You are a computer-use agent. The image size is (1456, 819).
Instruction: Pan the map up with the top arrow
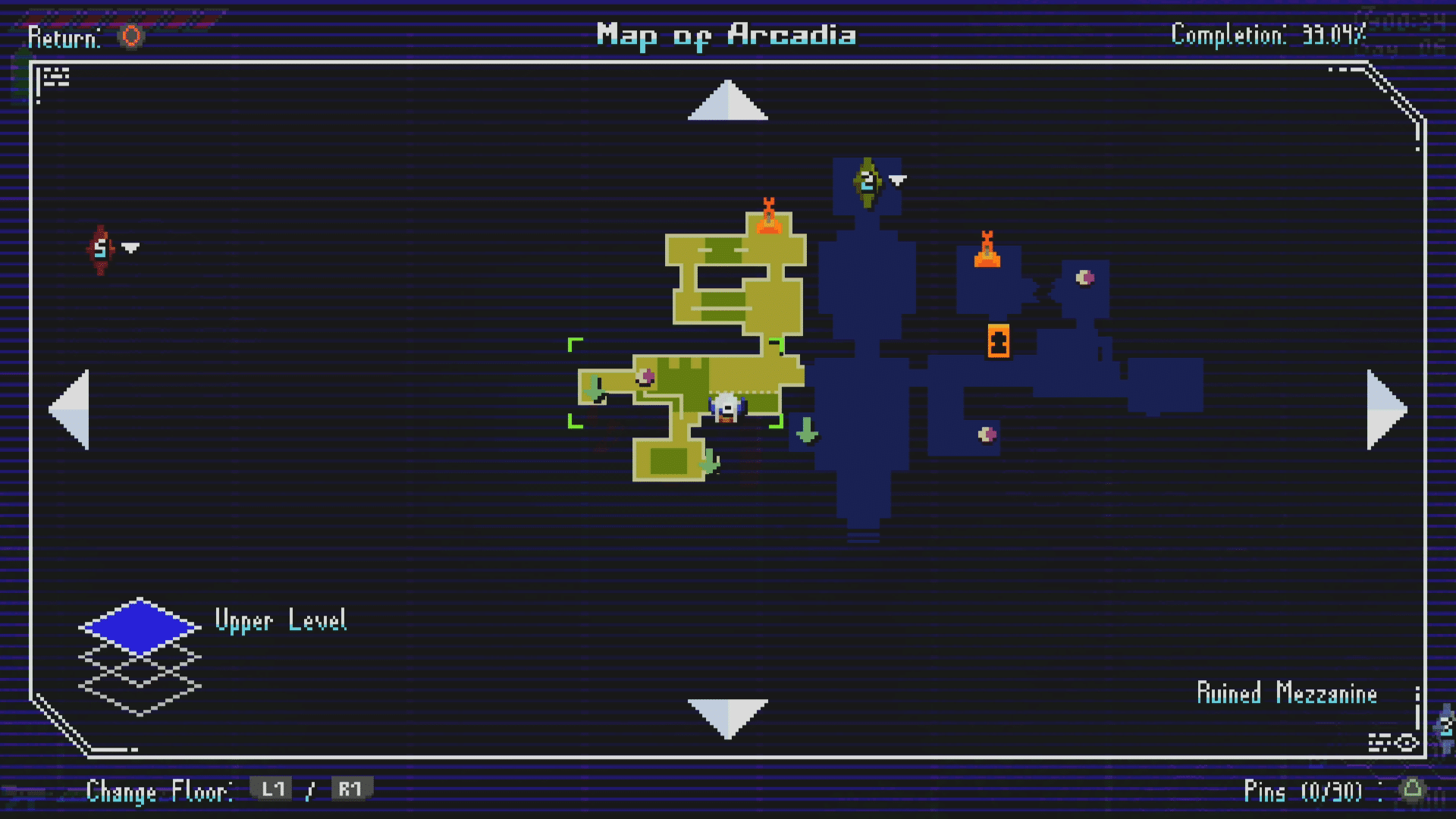[x=727, y=101]
